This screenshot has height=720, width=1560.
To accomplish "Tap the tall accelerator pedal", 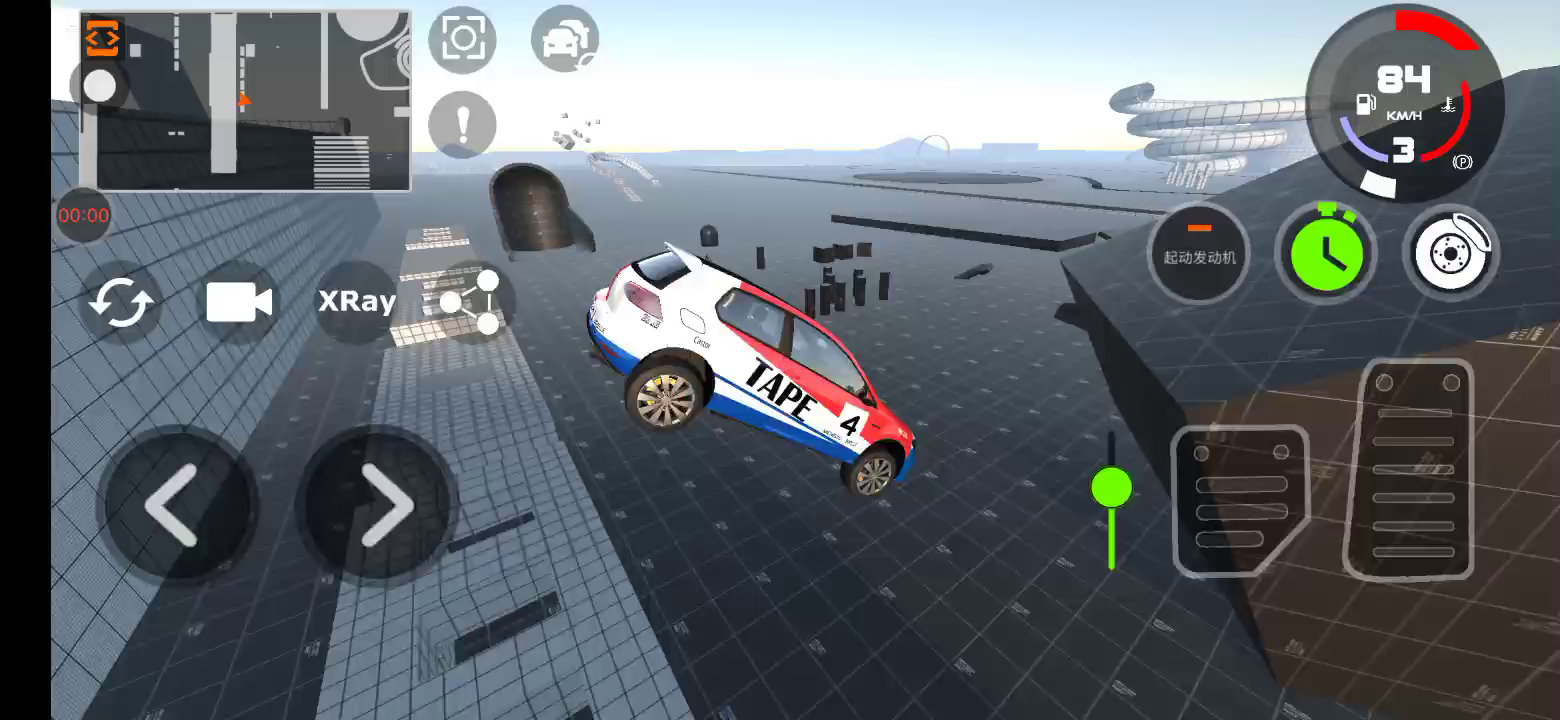I will (x=1410, y=470).
